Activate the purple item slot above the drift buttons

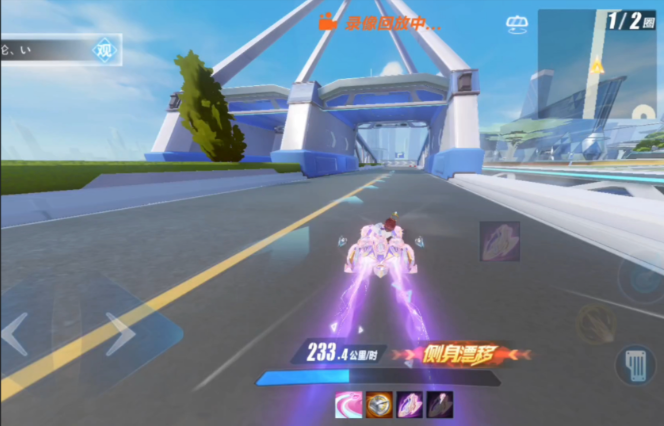(x=499, y=241)
